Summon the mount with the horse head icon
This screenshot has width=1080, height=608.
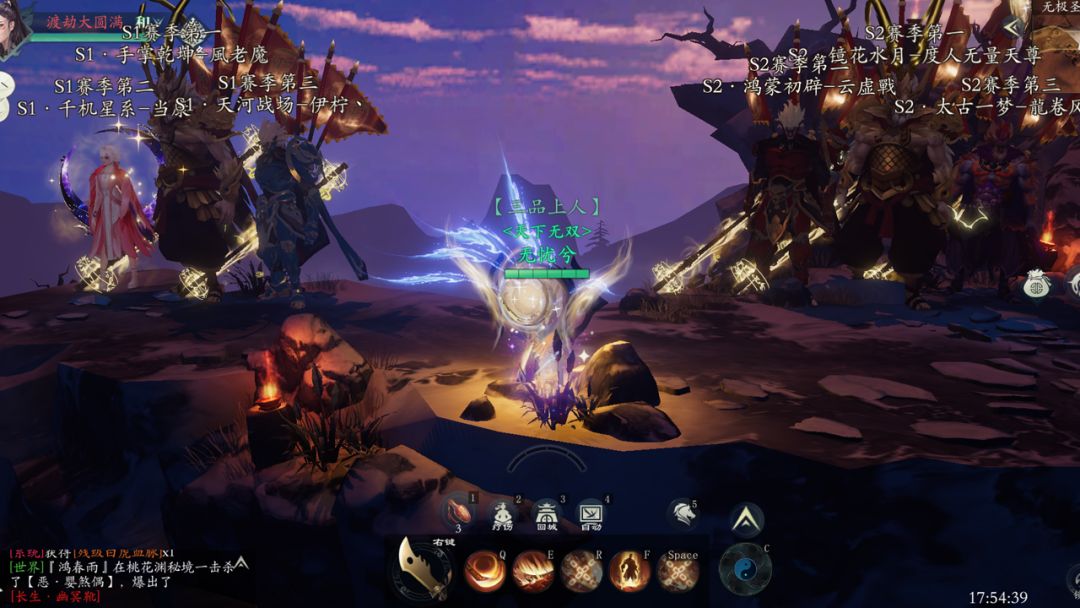(x=681, y=513)
